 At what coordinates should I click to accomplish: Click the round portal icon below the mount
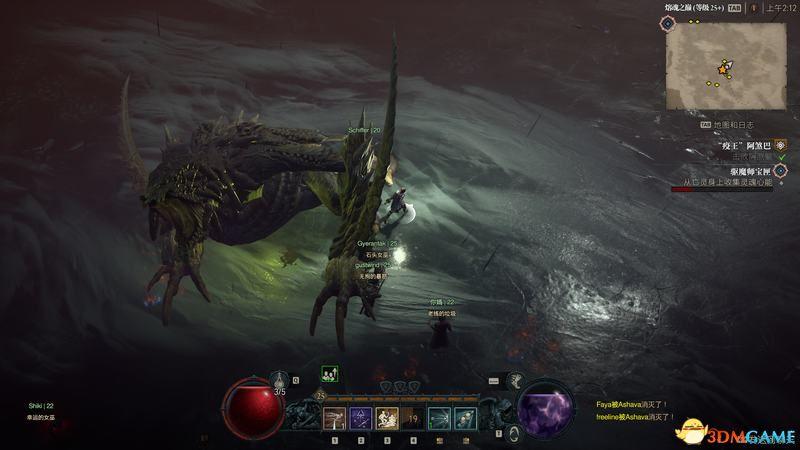[x=513, y=433]
